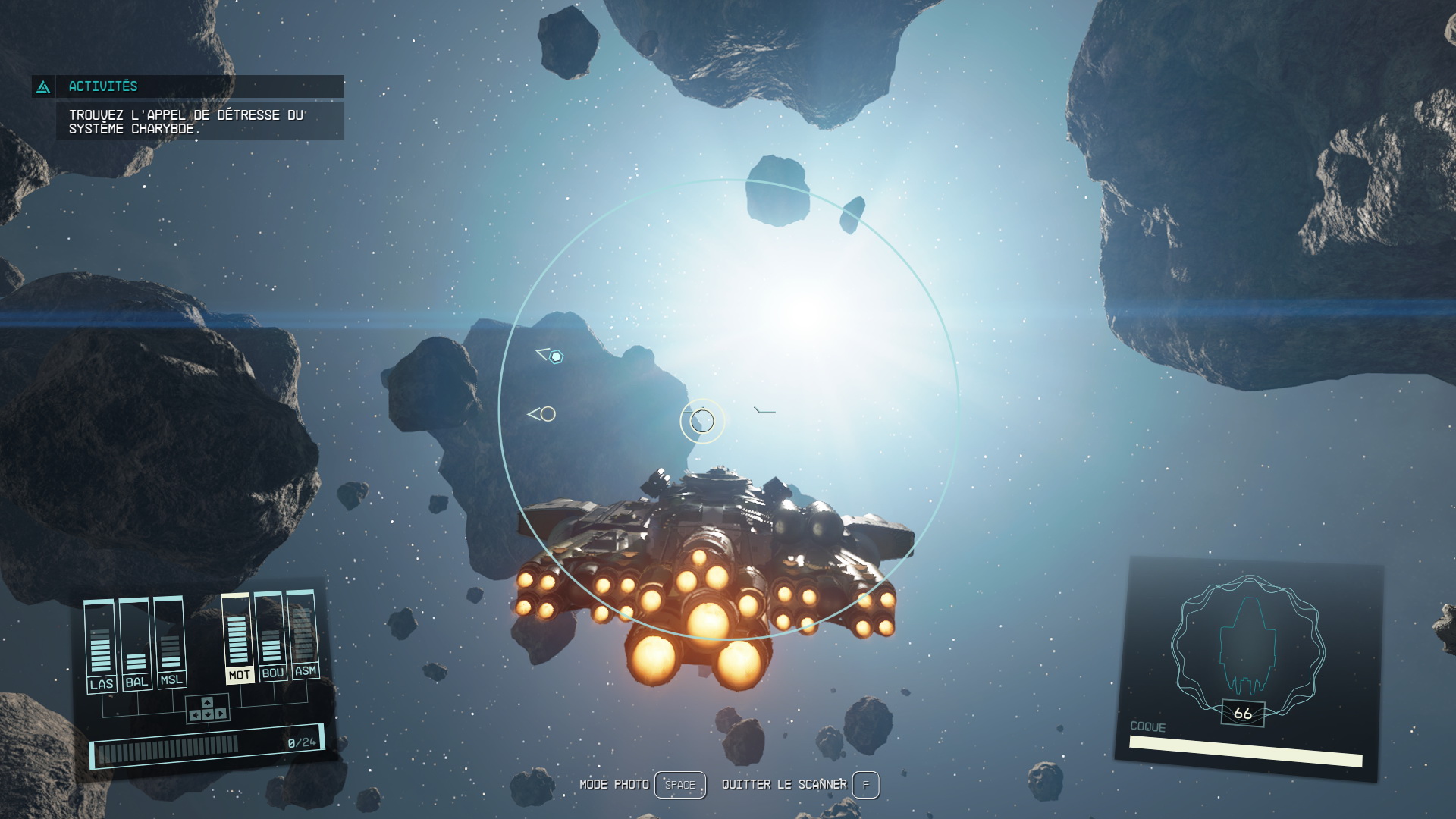Click the highlighted MOT engine power column

pos(238,638)
